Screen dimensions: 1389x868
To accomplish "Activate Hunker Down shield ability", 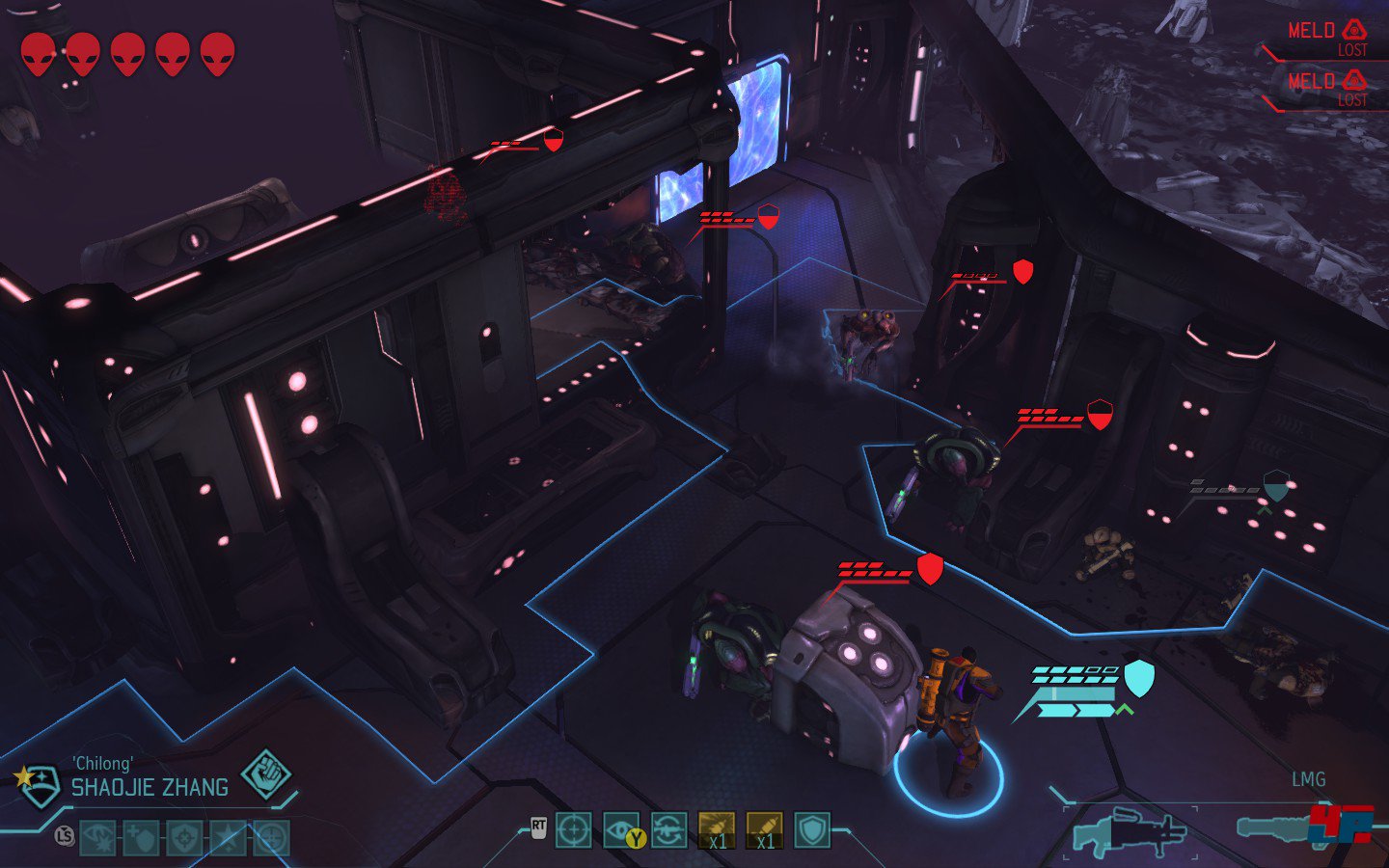I will click(x=811, y=830).
